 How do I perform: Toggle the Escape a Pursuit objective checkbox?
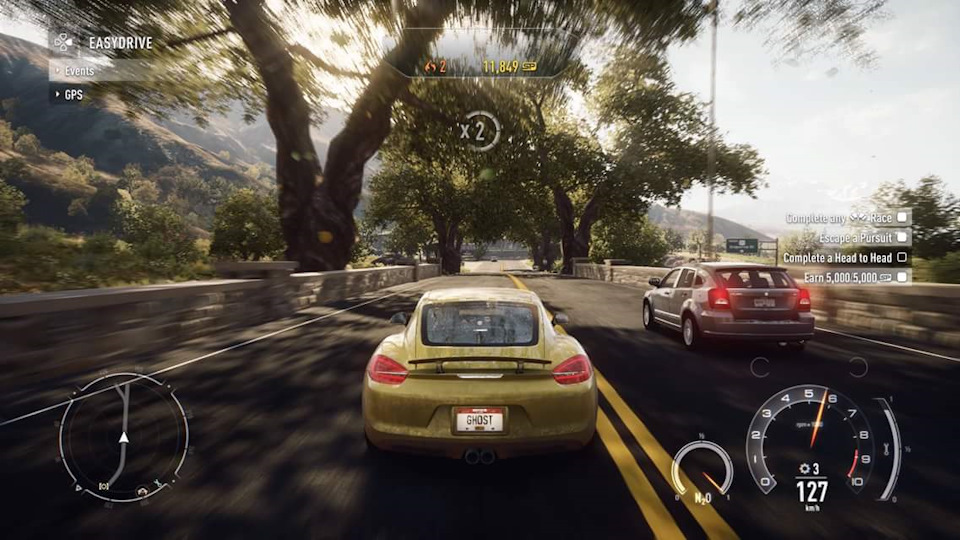902,237
